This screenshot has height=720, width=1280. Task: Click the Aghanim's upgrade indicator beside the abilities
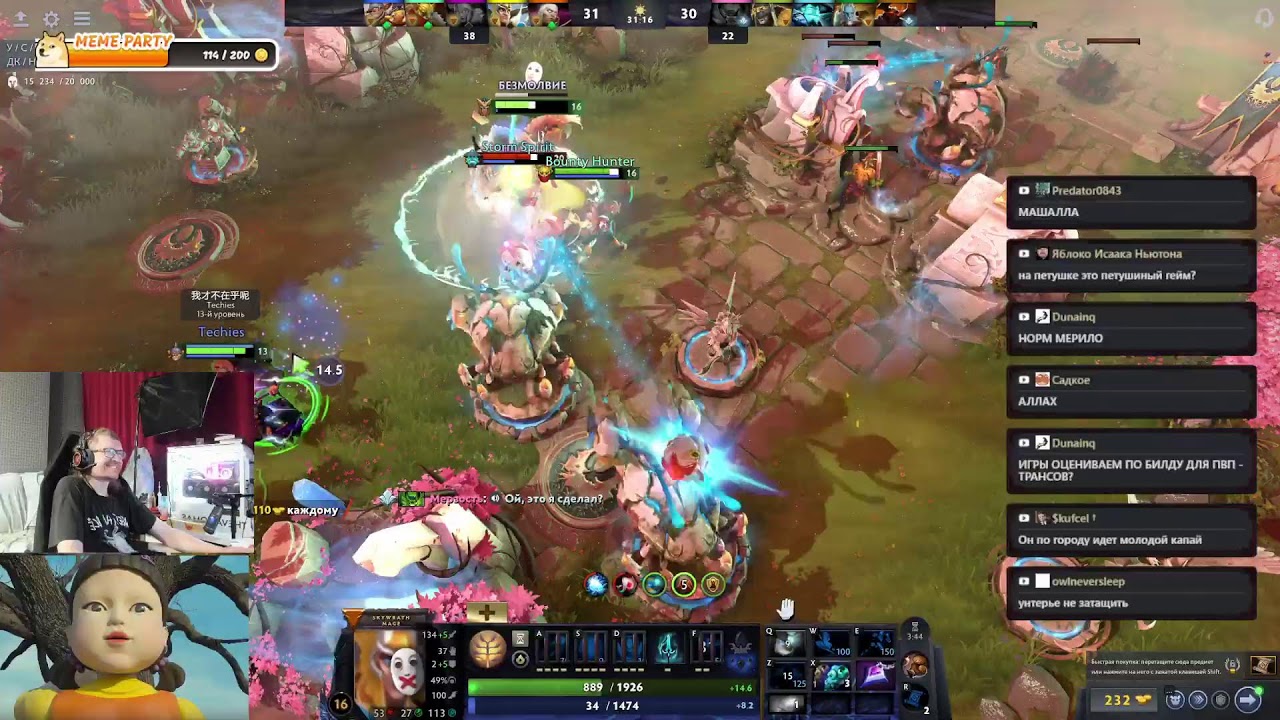point(519,639)
